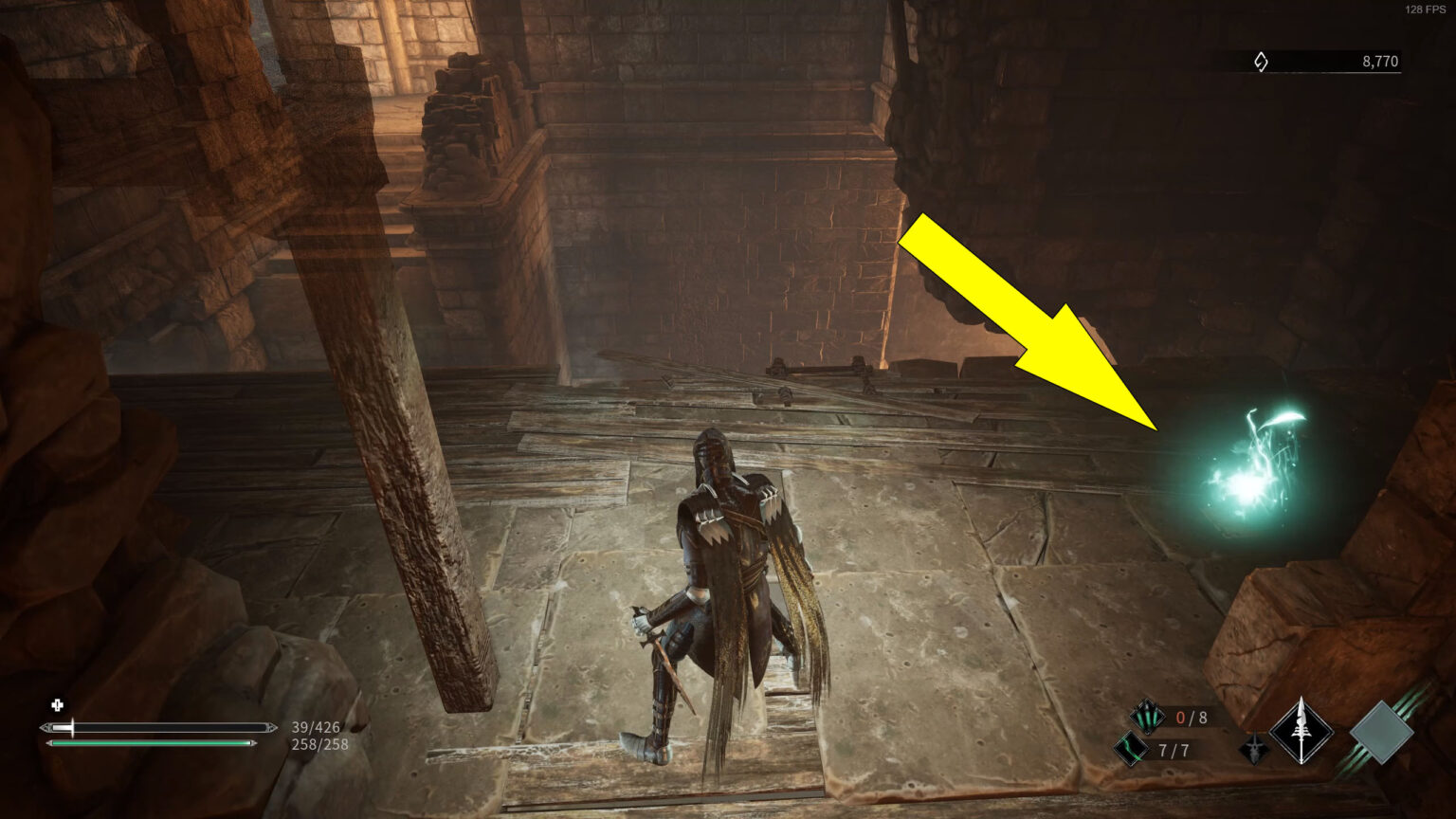This screenshot has width=1456, height=819.
Task: Click the healing cross icon above the health bar
Action: click(x=57, y=705)
